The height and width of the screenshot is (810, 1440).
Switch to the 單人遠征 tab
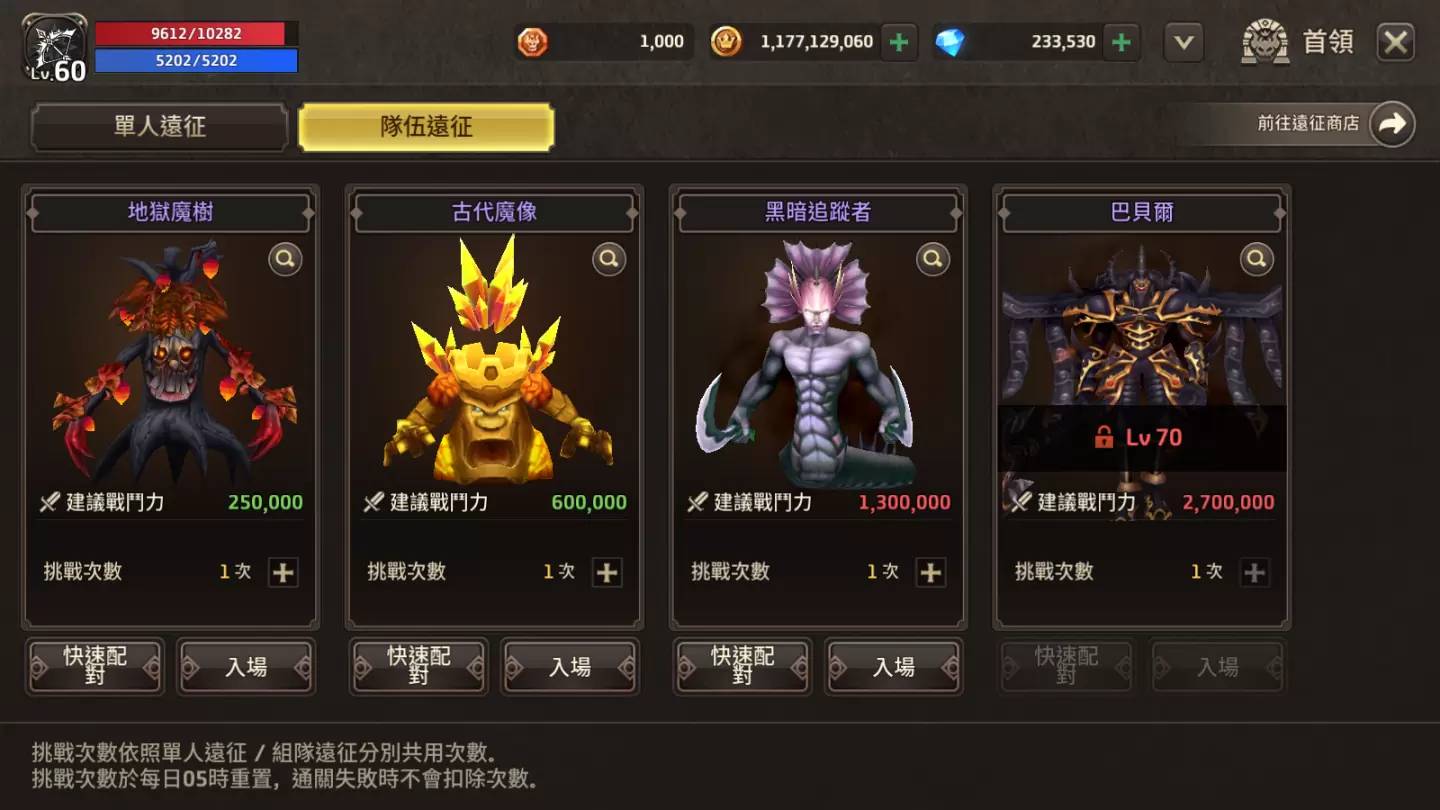(160, 127)
